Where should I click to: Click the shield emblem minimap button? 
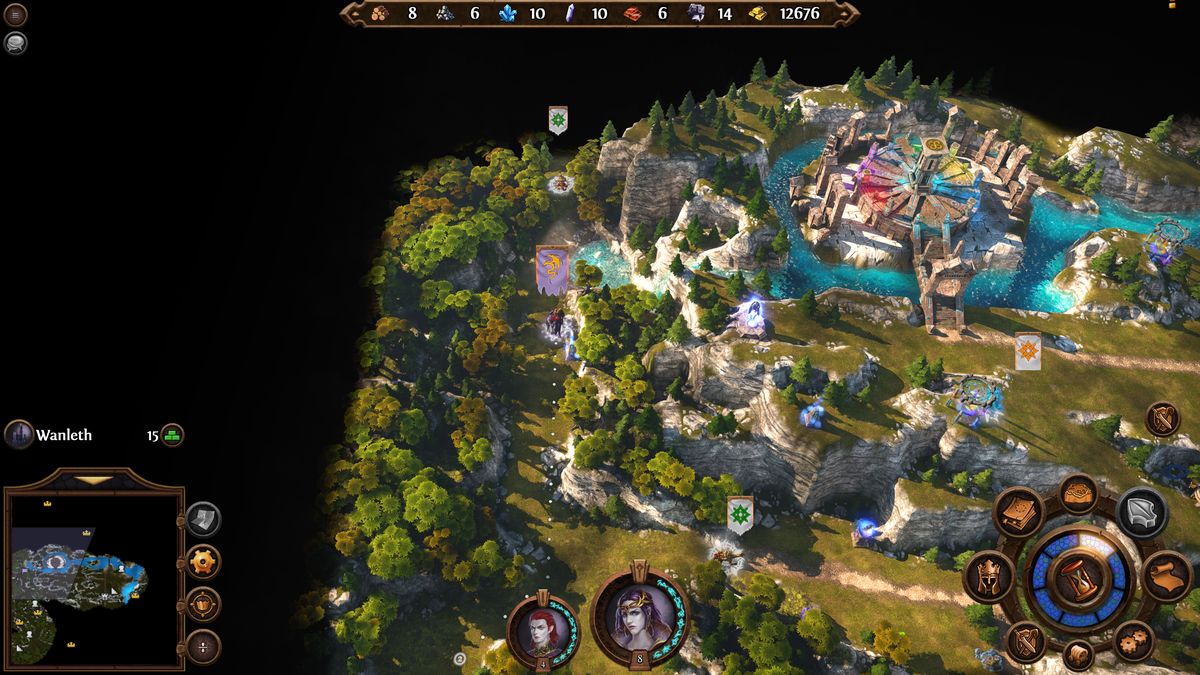click(203, 604)
